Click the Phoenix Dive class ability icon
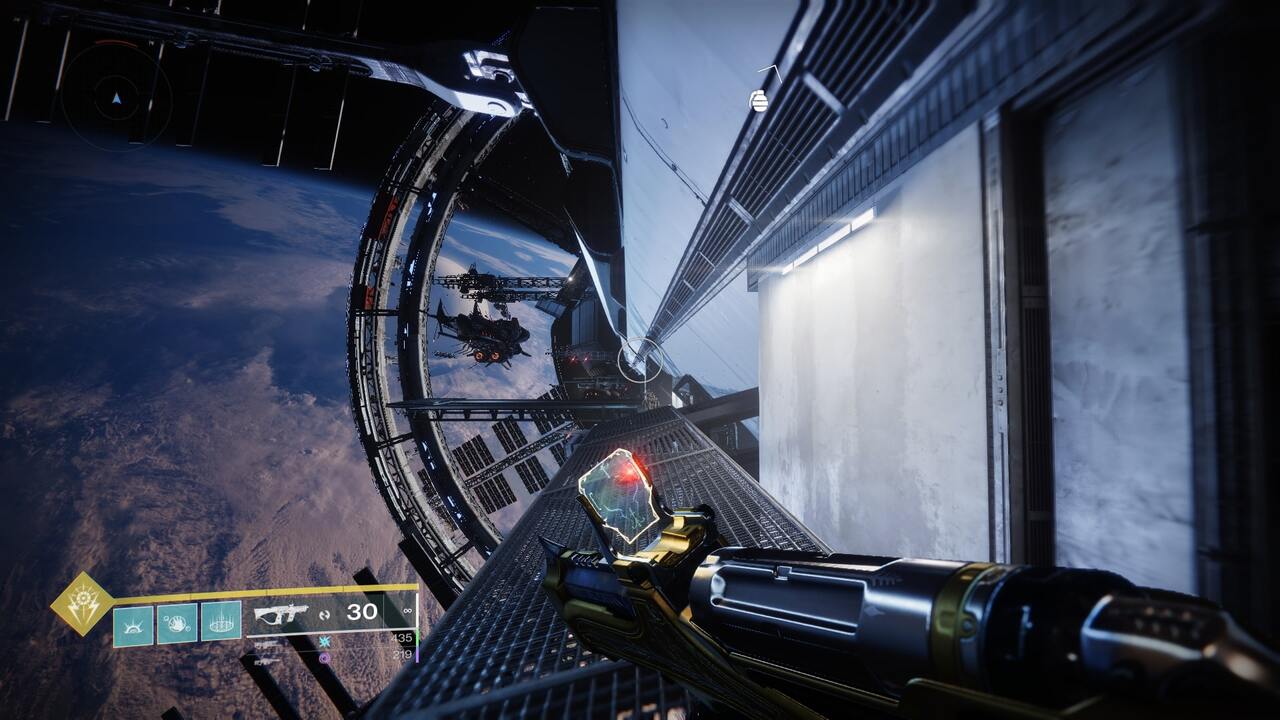Viewport: 1280px width, 720px height. tap(132, 624)
